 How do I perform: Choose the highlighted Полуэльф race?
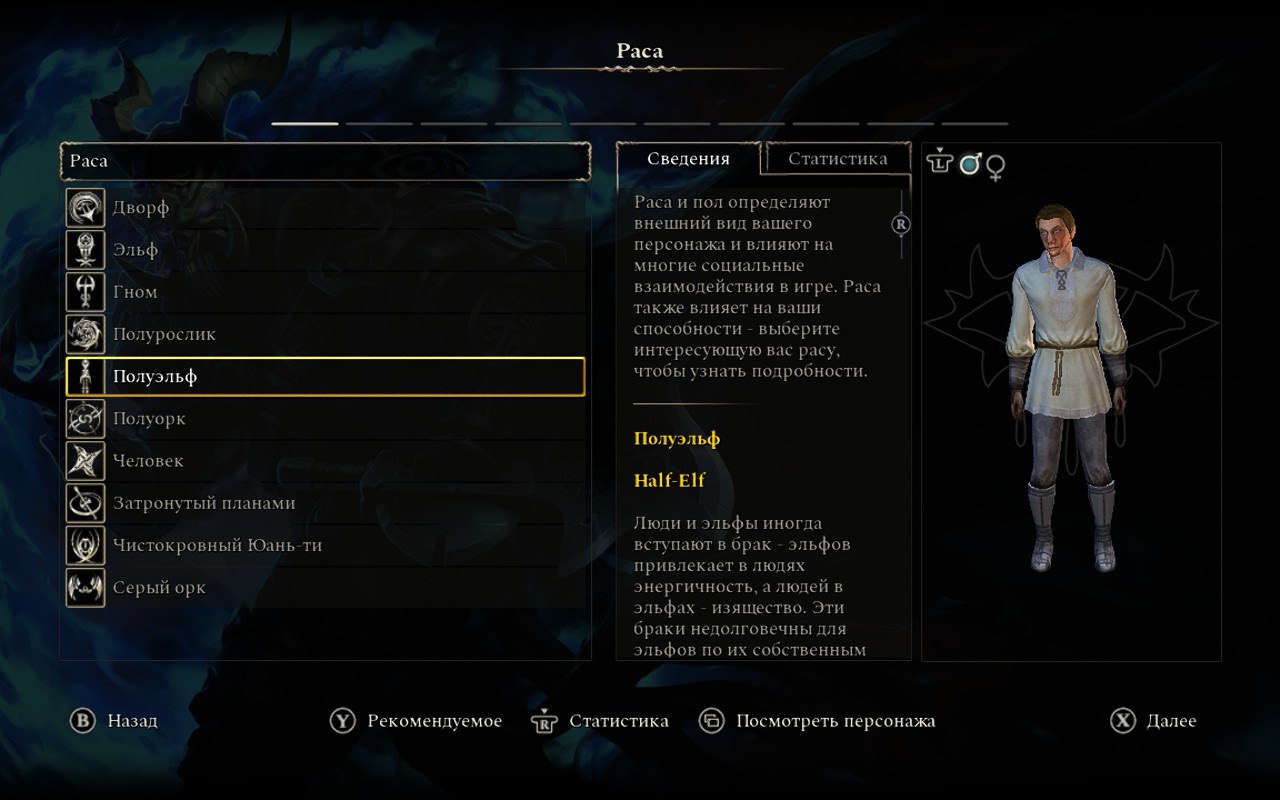pos(325,377)
